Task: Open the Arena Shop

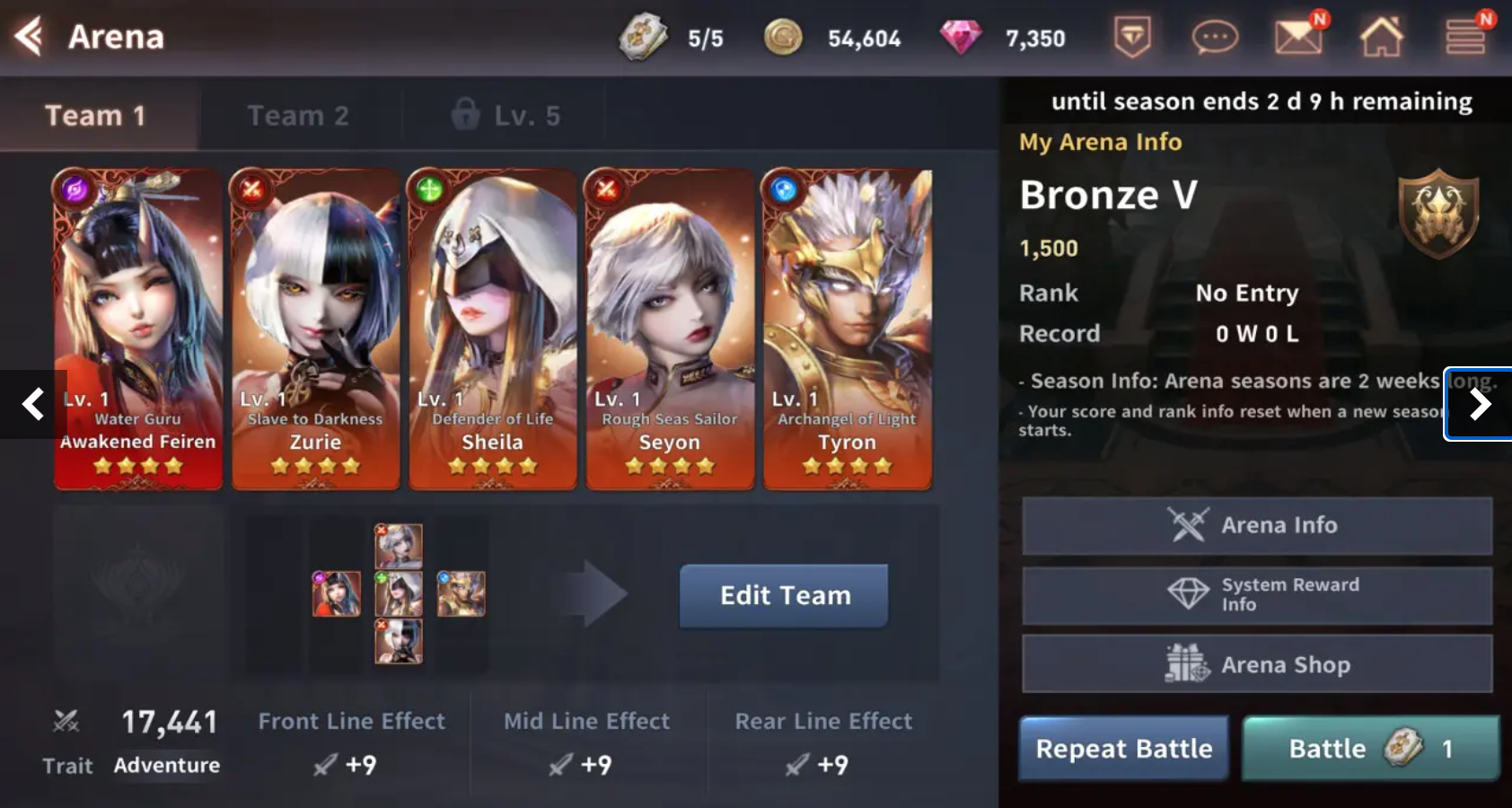Action: click(1256, 664)
